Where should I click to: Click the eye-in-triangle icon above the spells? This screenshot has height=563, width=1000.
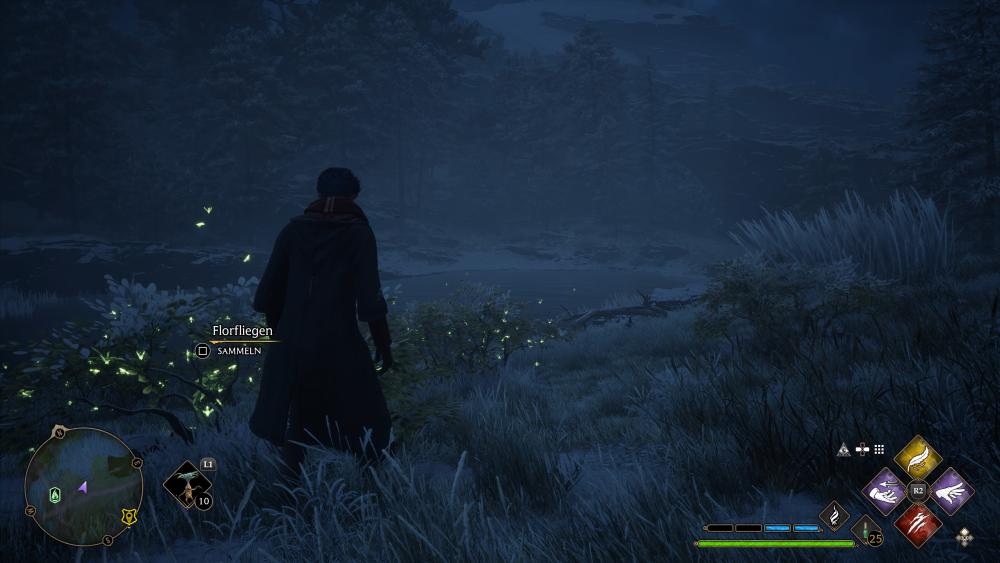pyautogui.click(x=843, y=450)
